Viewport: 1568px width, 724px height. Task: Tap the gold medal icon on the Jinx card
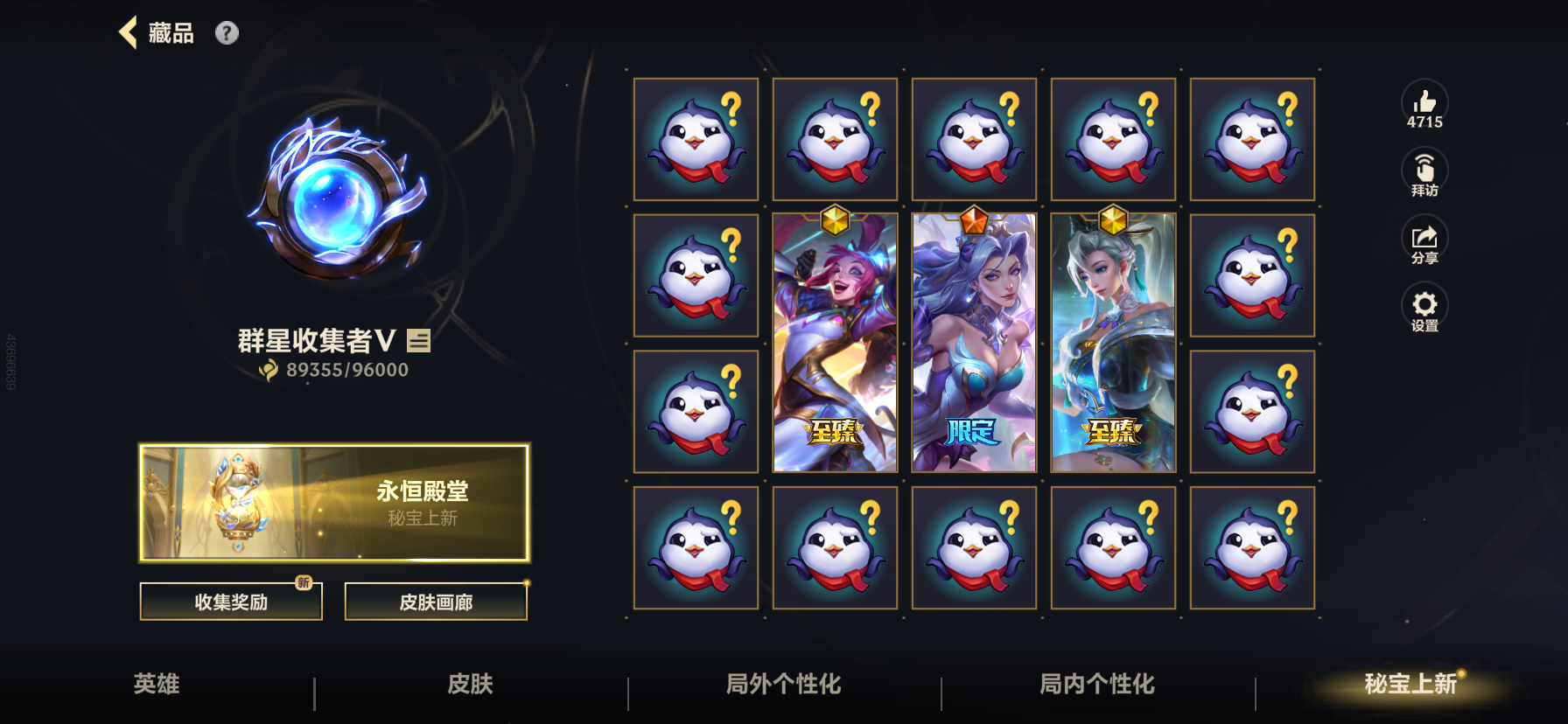click(834, 220)
